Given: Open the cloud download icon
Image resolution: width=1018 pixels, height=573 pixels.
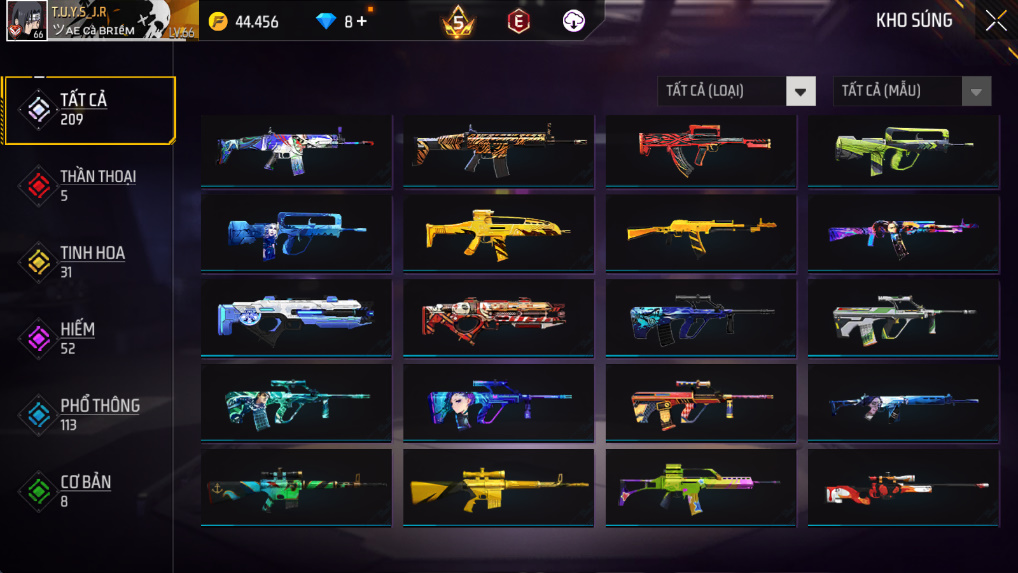Looking at the screenshot, I should [x=574, y=21].
